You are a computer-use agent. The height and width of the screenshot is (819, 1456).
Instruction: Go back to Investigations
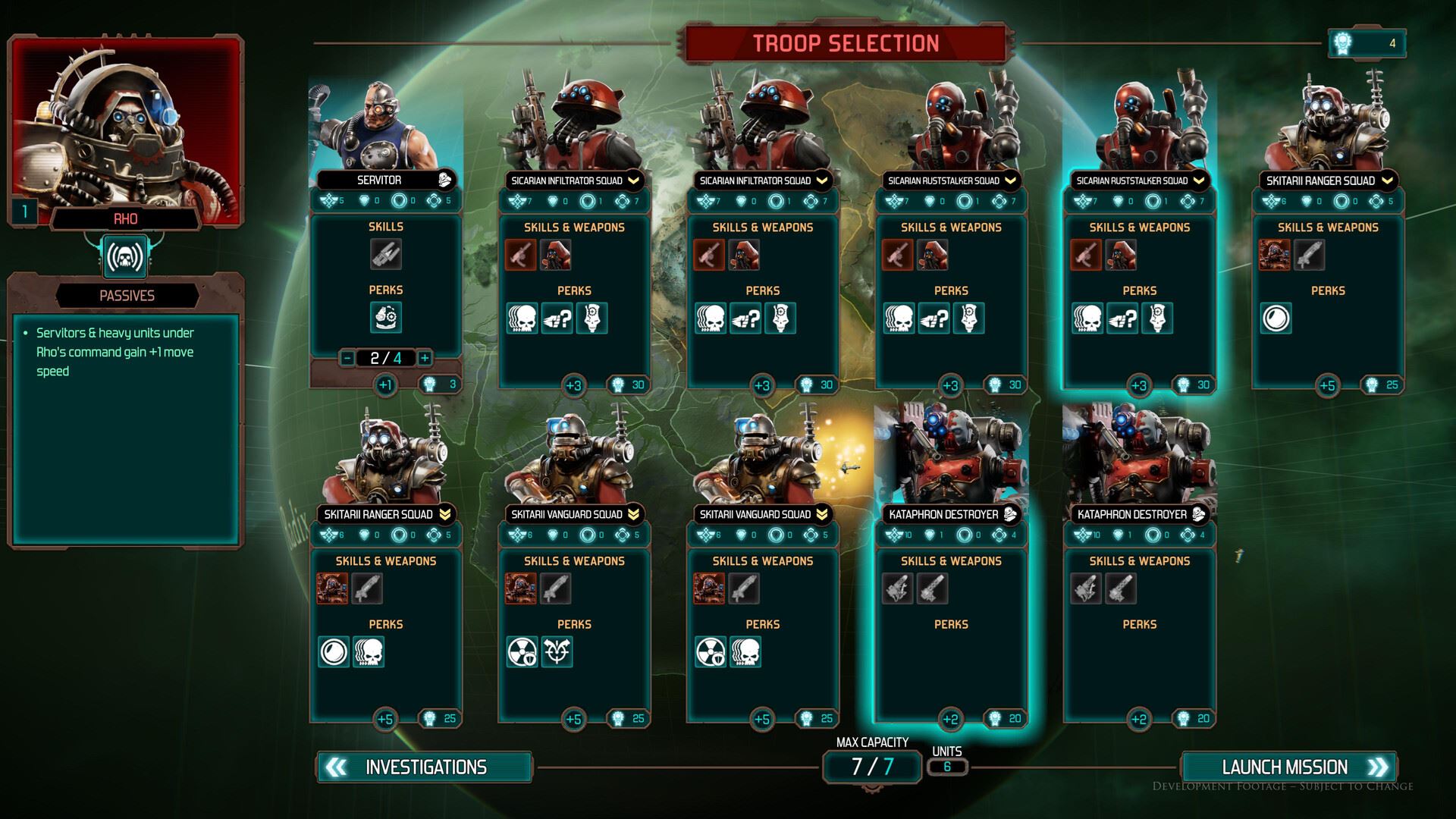(425, 767)
